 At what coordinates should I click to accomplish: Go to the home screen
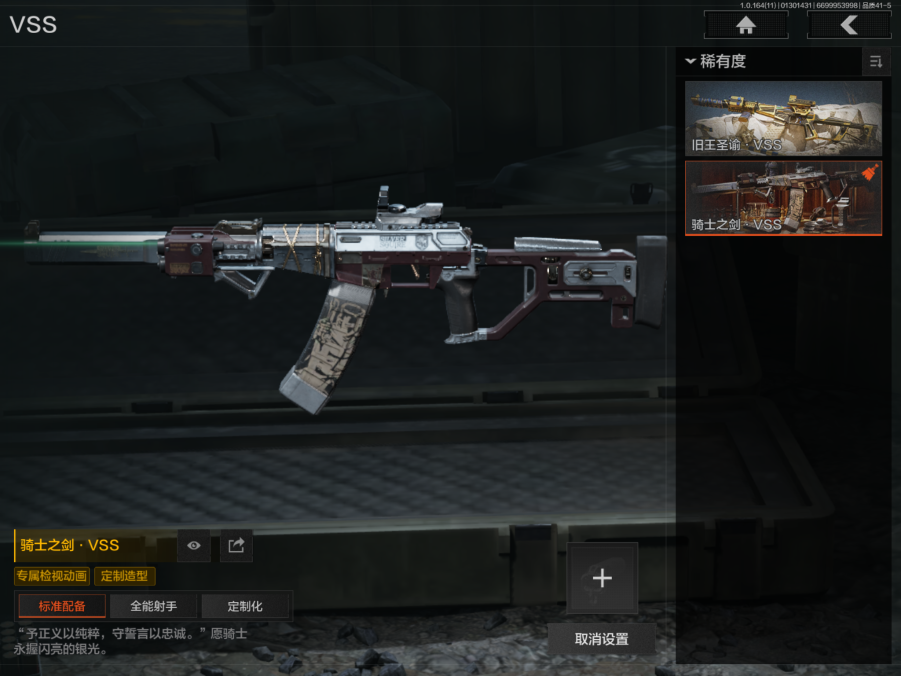[745, 25]
